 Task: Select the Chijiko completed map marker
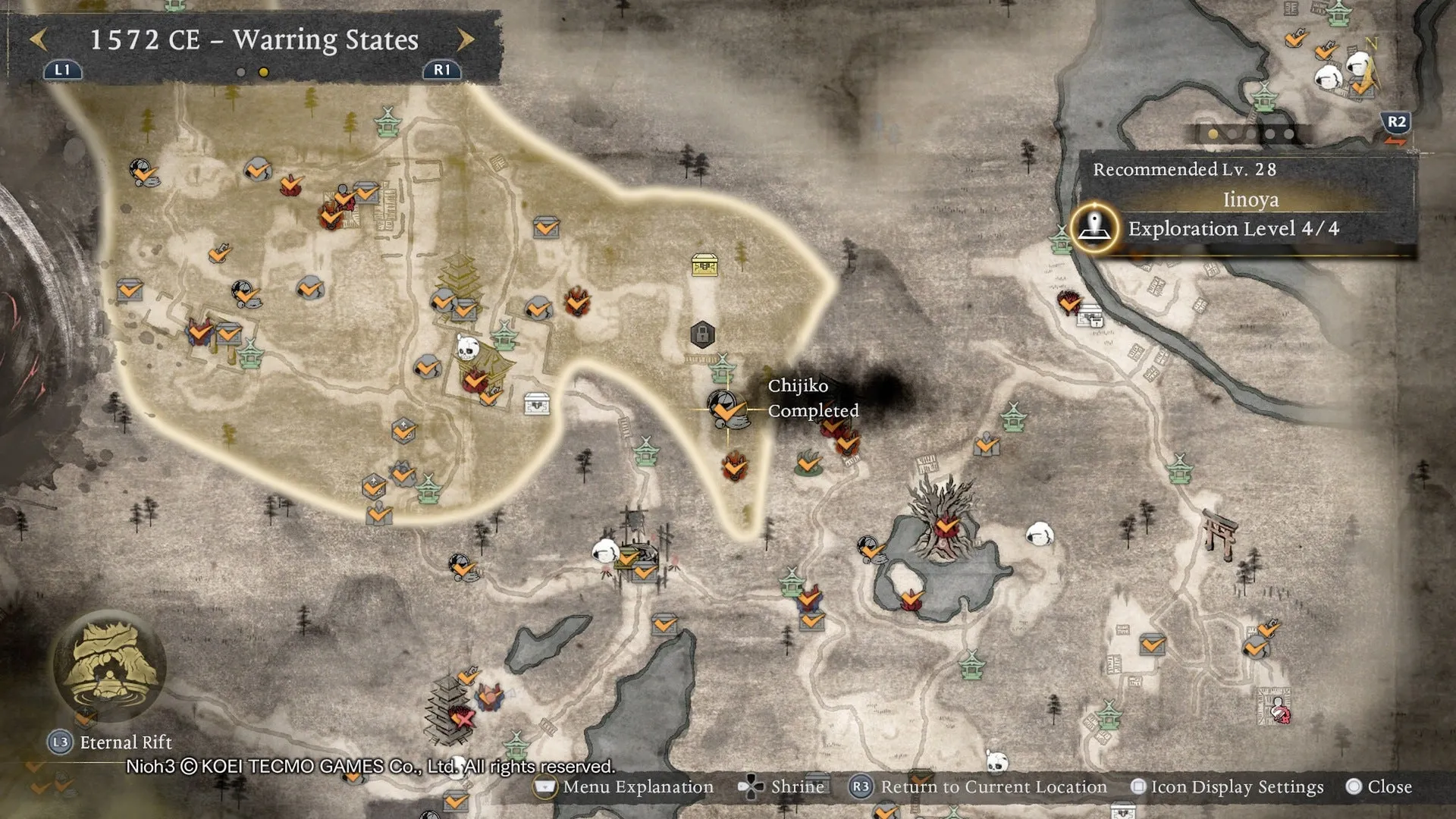727,409
